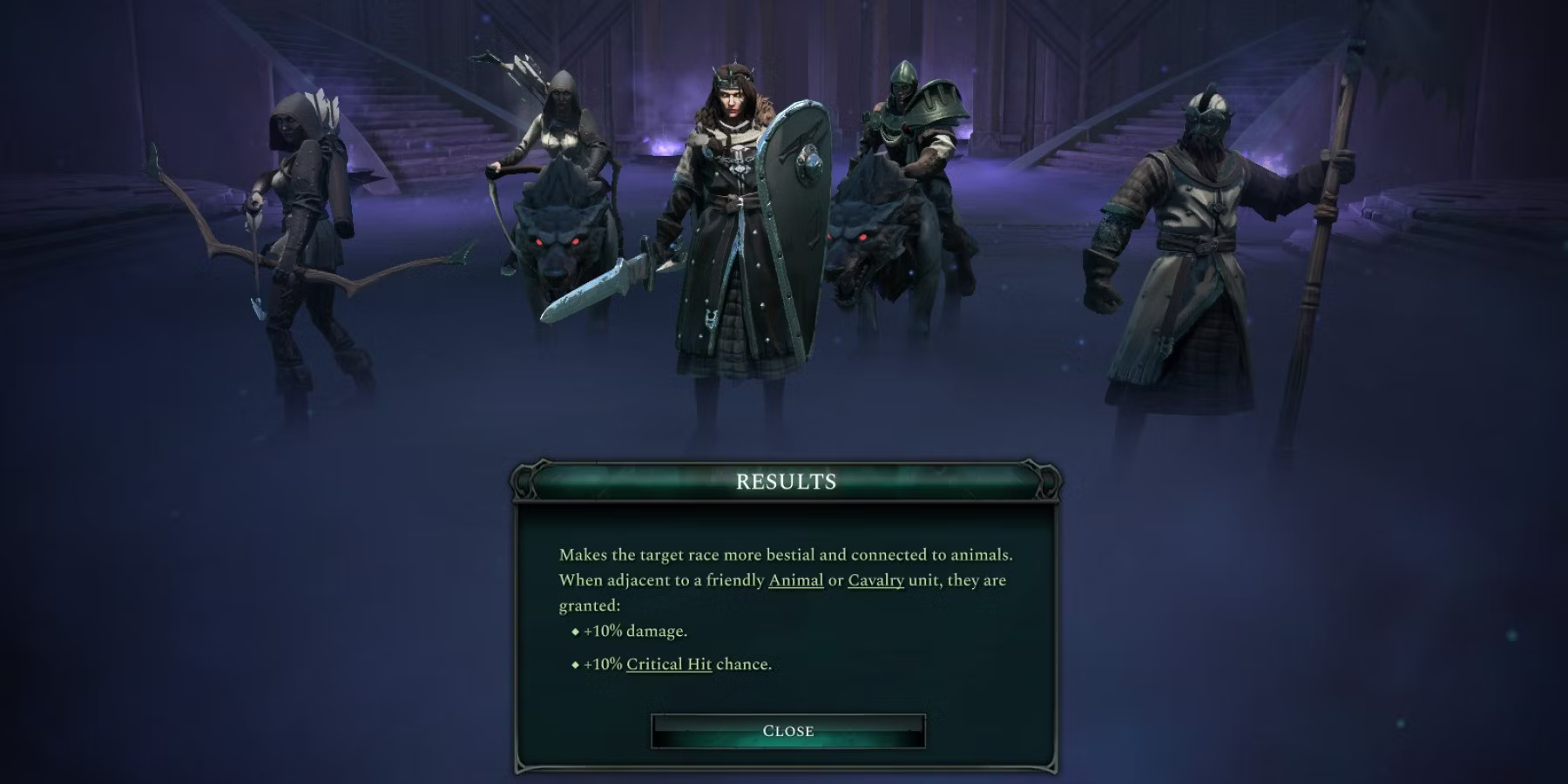Open the Animal unit type link

tap(795, 579)
